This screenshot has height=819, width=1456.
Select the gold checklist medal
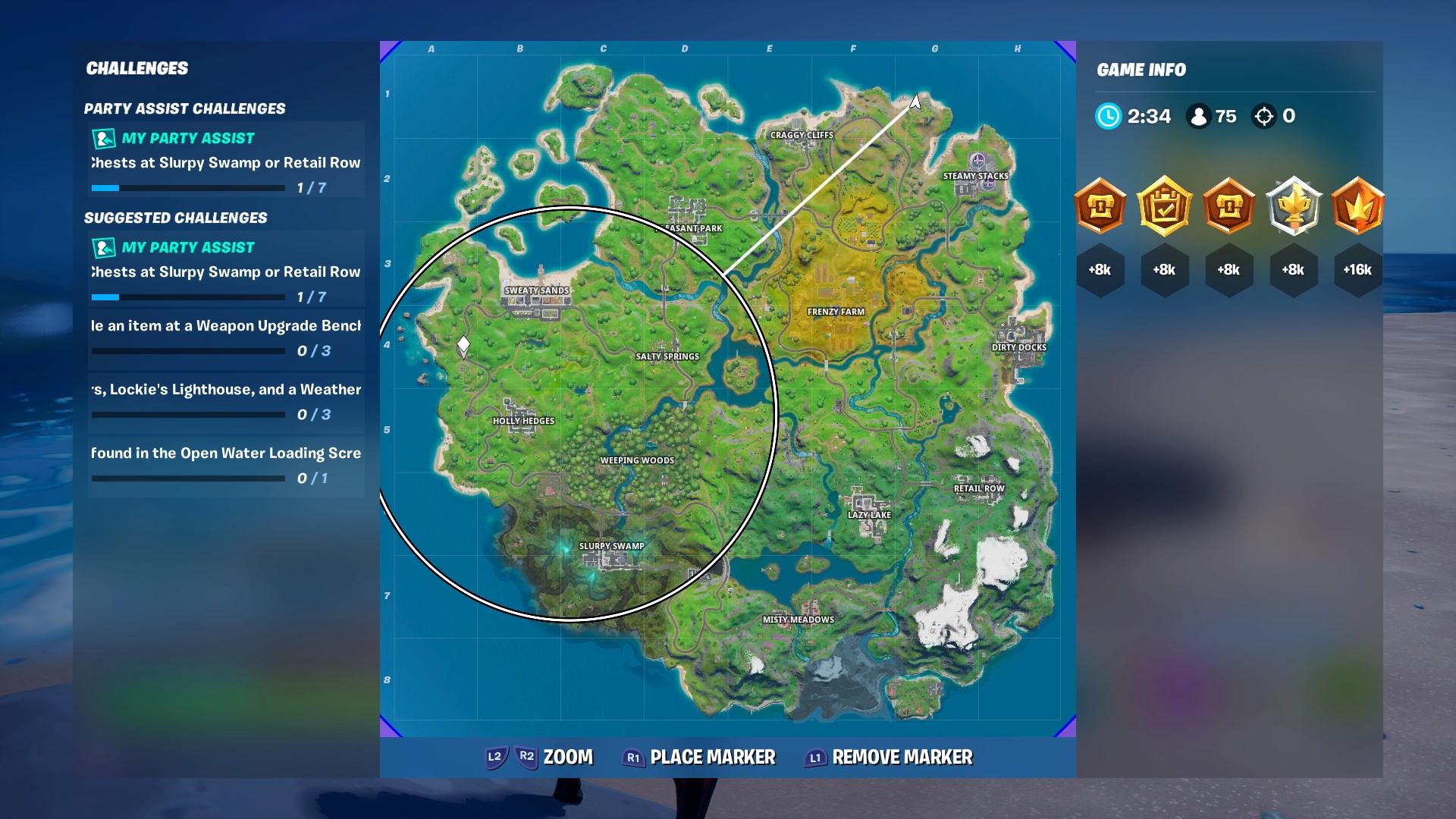point(1165,206)
